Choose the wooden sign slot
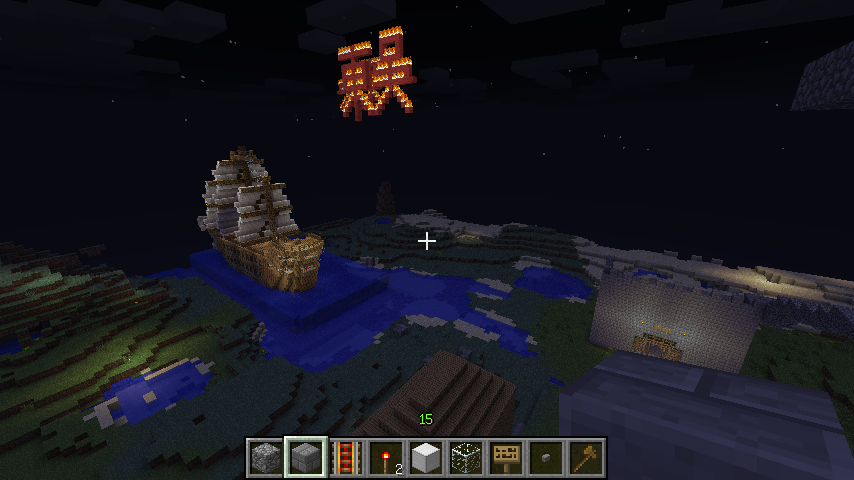The image size is (854, 480). 506,458
